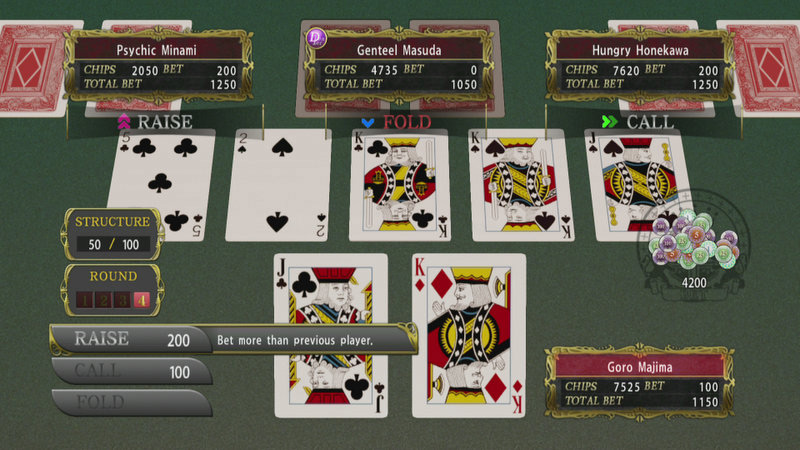Image resolution: width=800 pixels, height=450 pixels.
Task: Pick the FOLD option
Action: (x=130, y=402)
